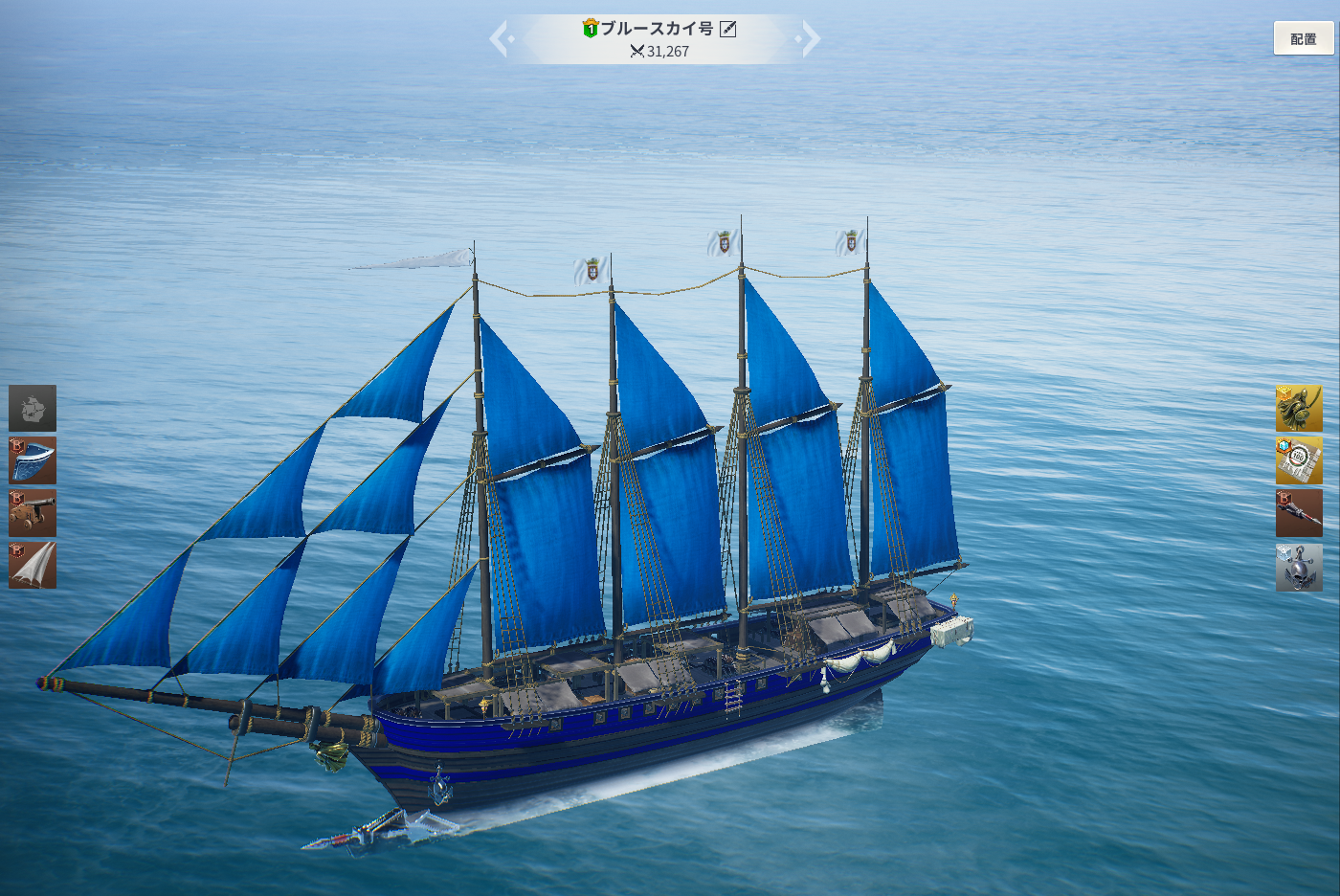The height and width of the screenshot is (896, 1340).
Task: Select the empty grey ship silhouette slot
Action: (x=33, y=409)
